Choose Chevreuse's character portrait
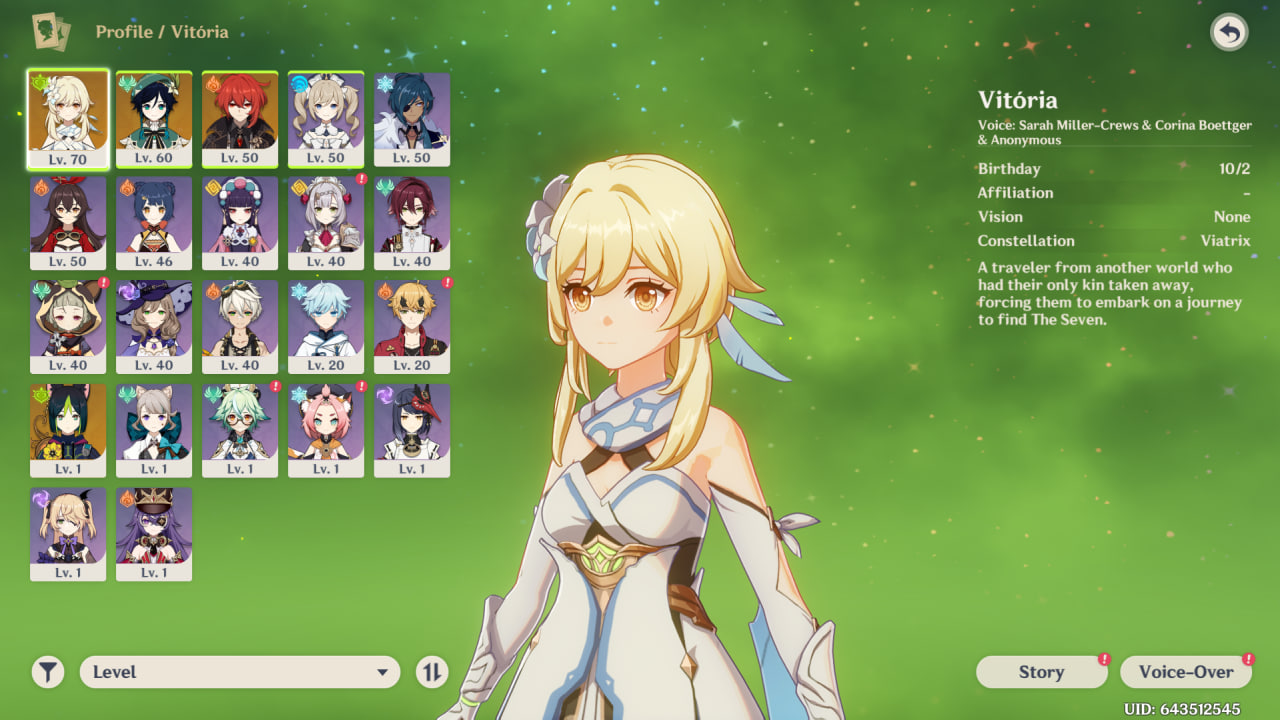Screen dimensions: 1280x720 coord(154,534)
